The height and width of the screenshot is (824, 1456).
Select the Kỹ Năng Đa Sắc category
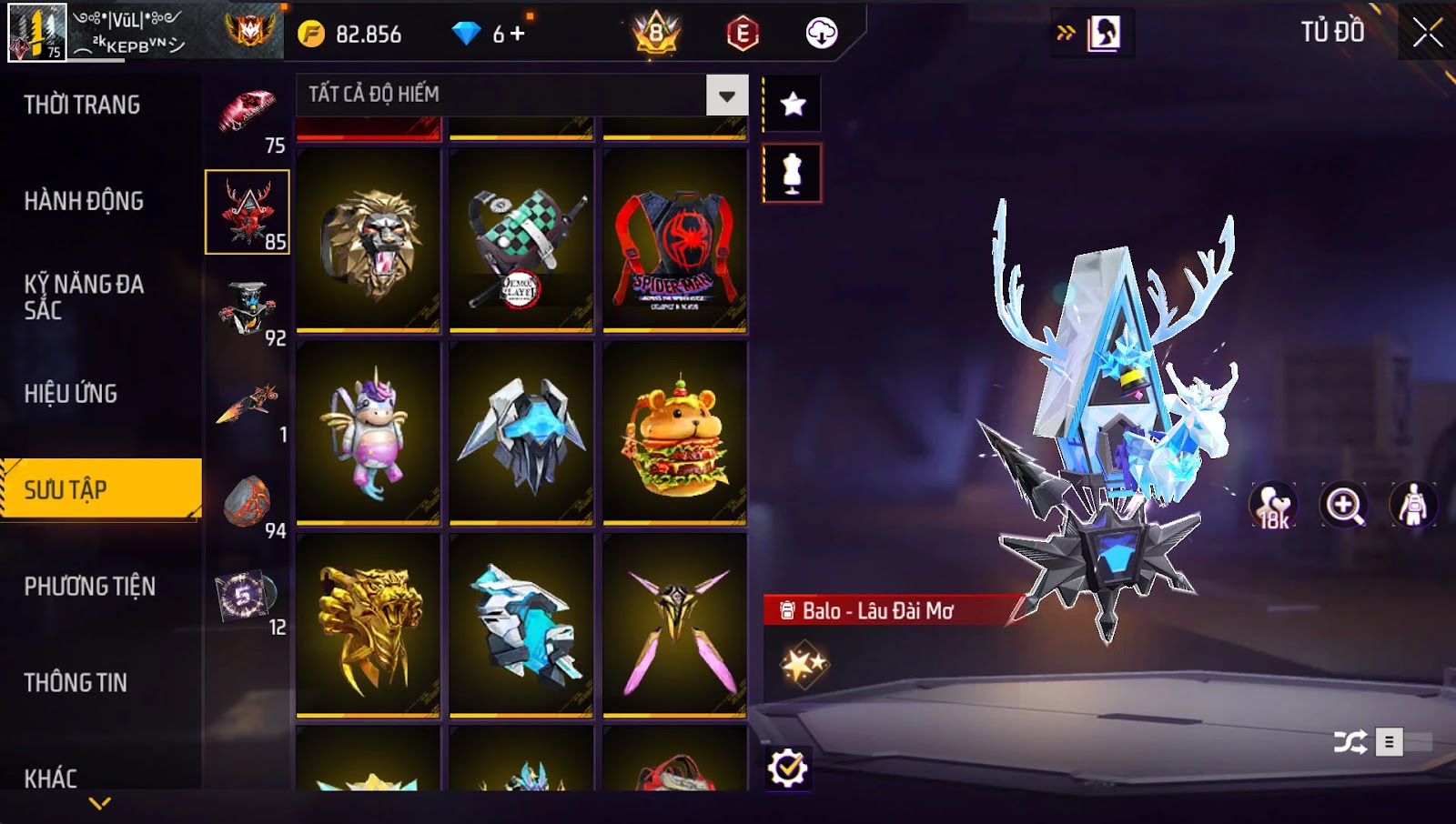point(84,297)
